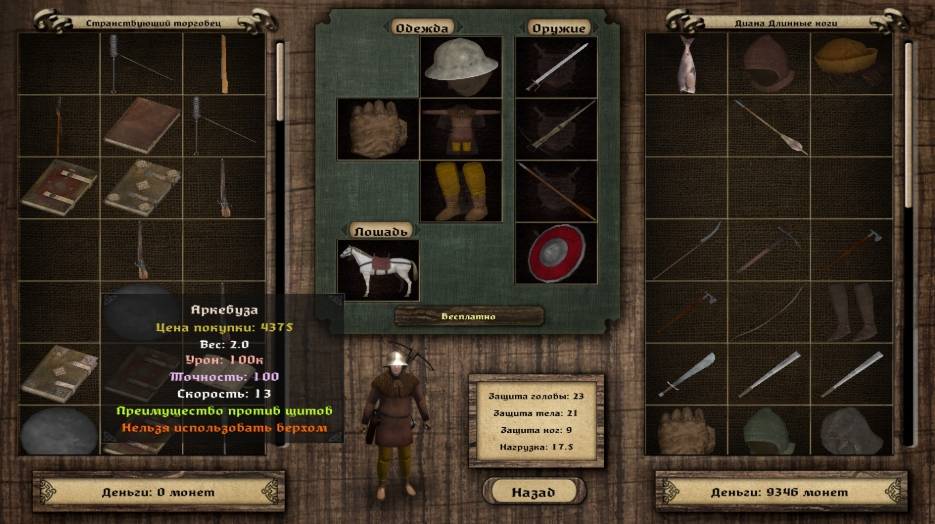
Task: Select the fish-side brown leather cap
Action: [768, 64]
